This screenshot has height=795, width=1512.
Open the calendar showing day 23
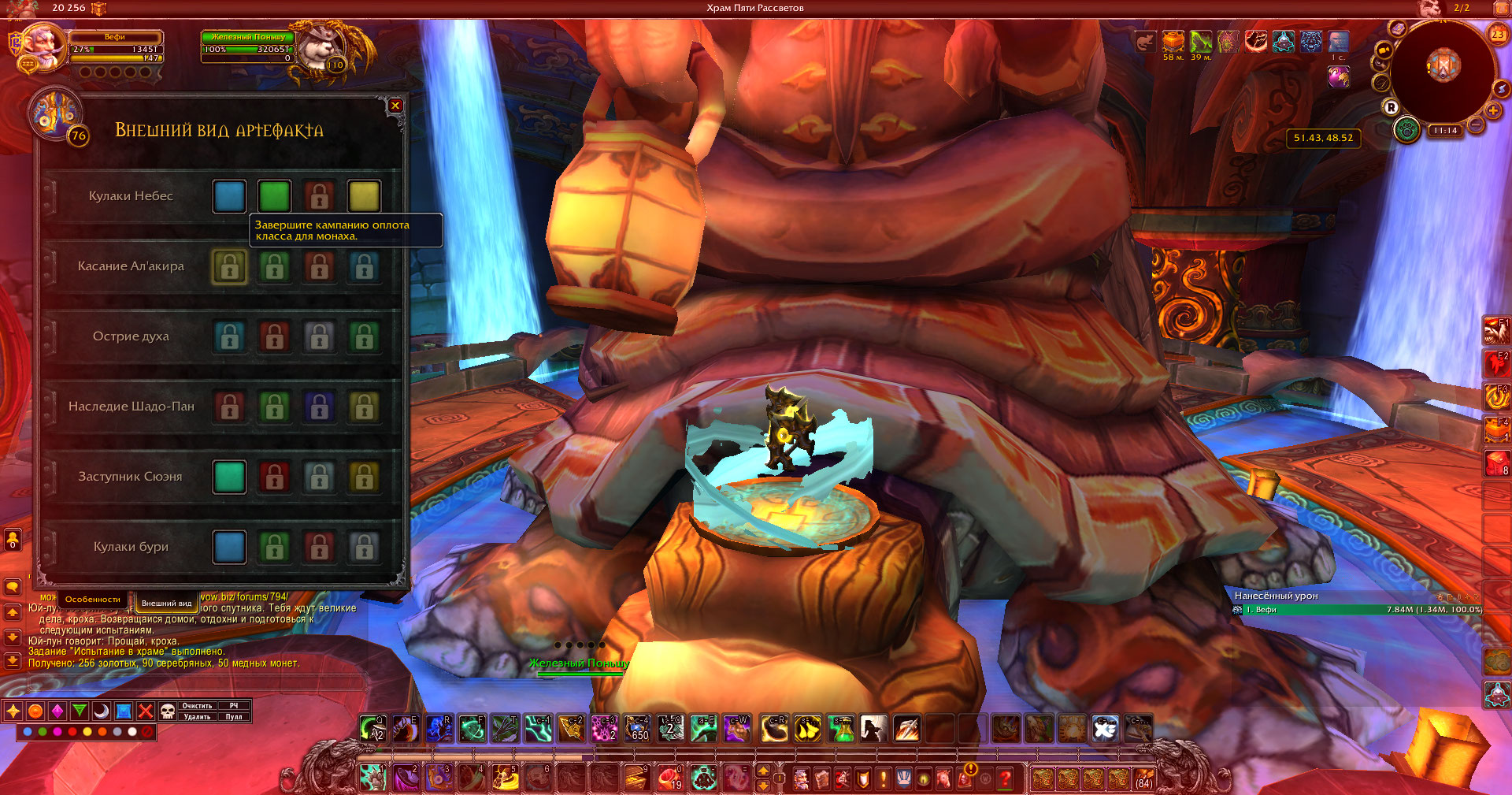[x=1497, y=34]
